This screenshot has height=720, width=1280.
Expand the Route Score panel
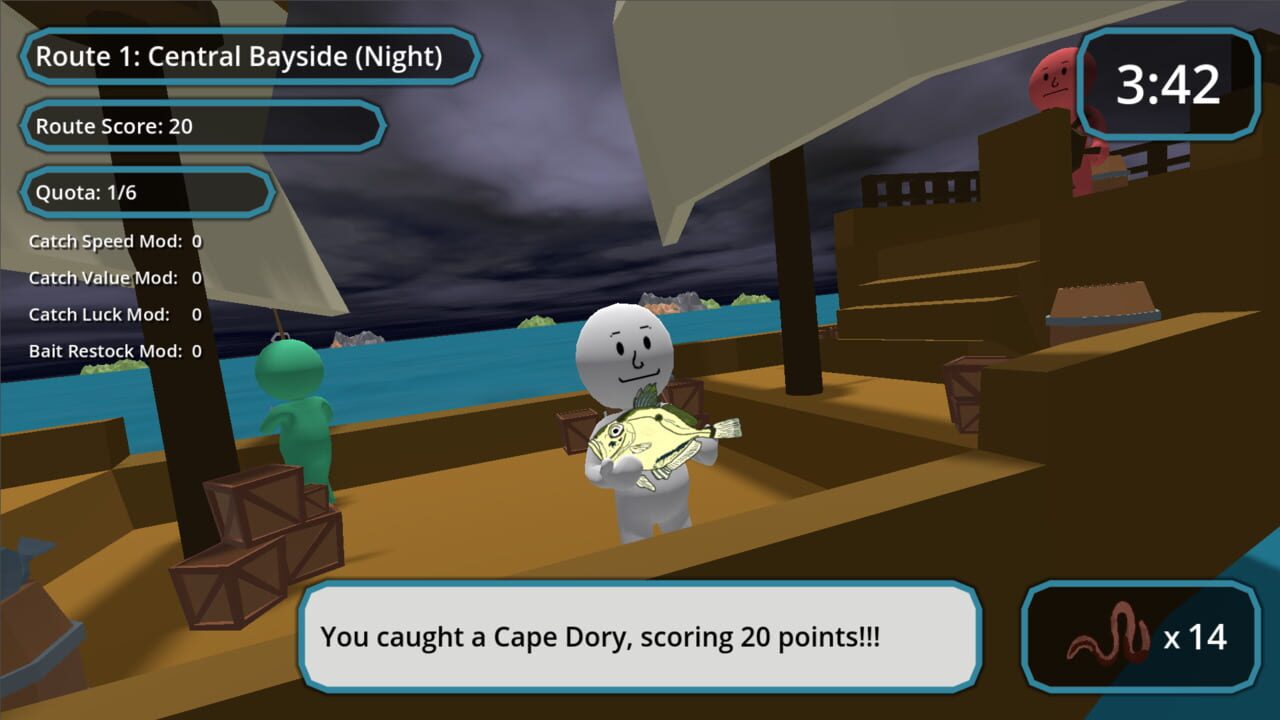click(200, 126)
